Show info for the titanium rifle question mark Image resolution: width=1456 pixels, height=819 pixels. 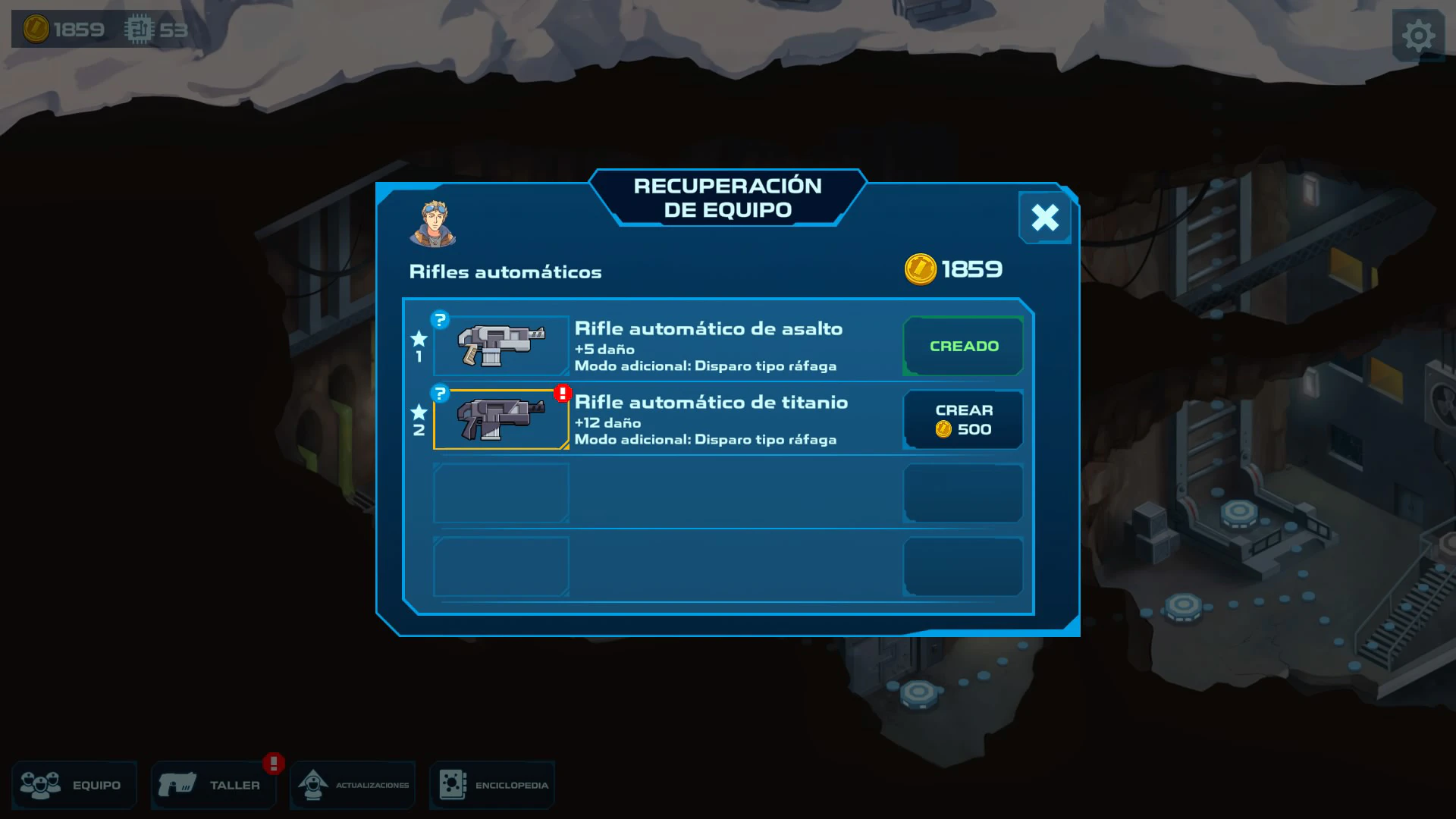440,393
